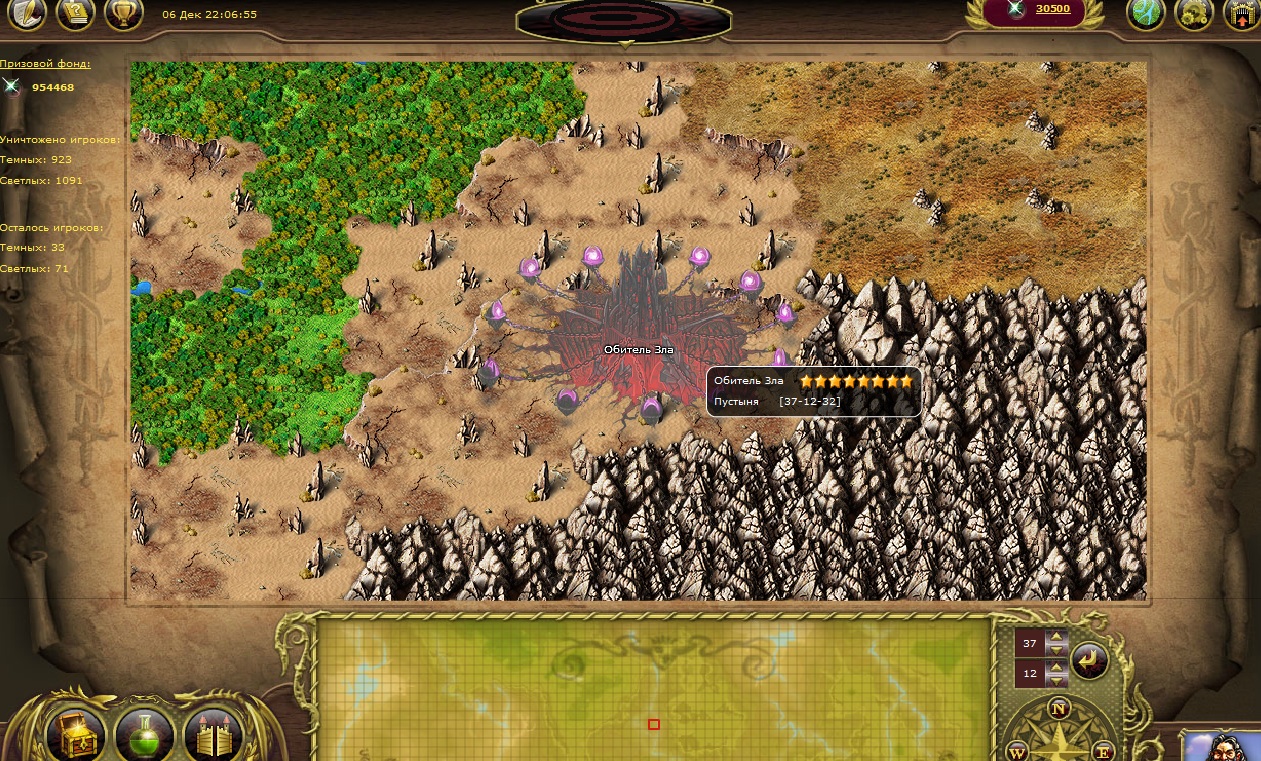Open the "Призовой фонд" prize fund link
1261x761 pixels.
tap(45, 64)
